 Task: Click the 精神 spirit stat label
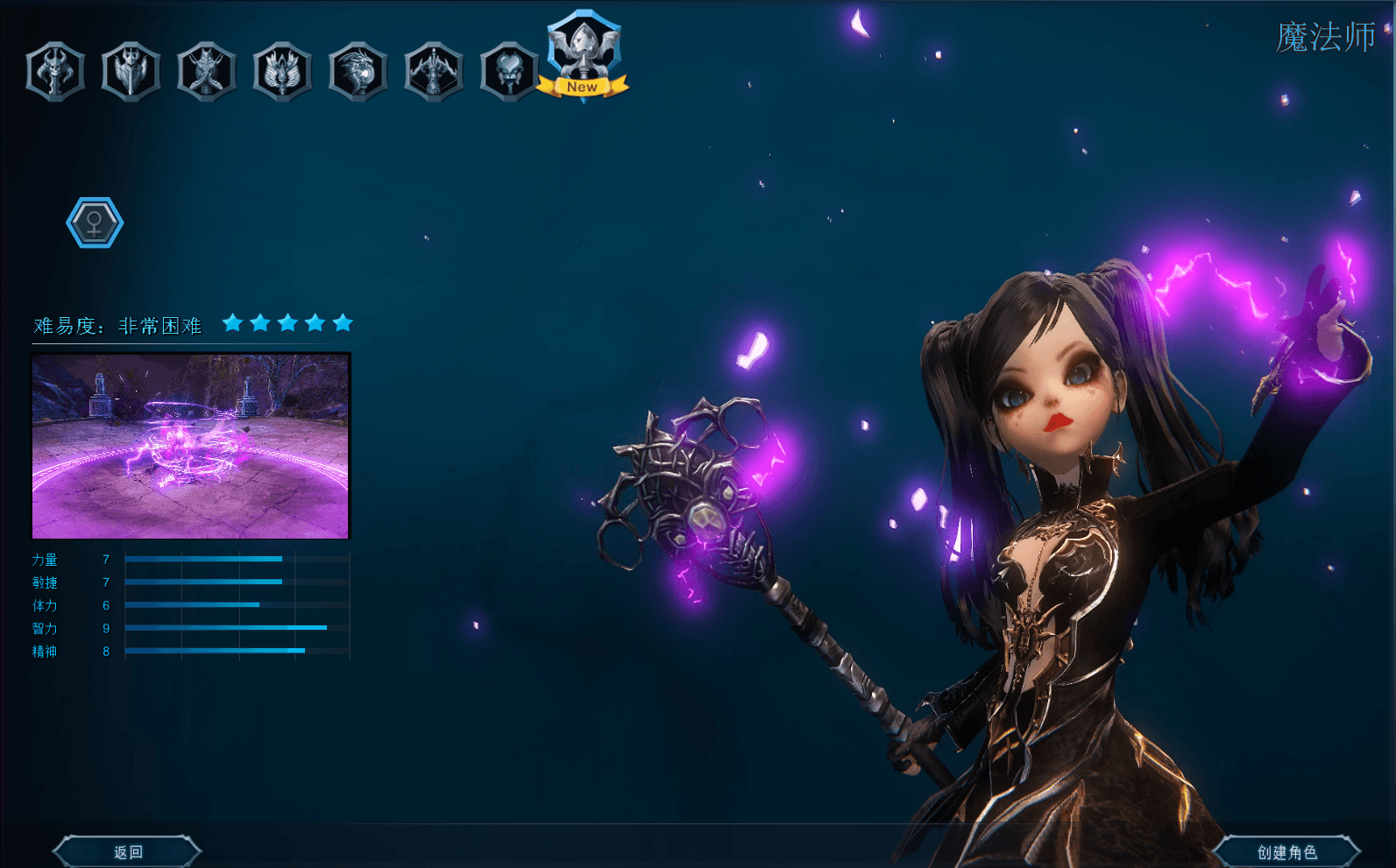pos(46,651)
